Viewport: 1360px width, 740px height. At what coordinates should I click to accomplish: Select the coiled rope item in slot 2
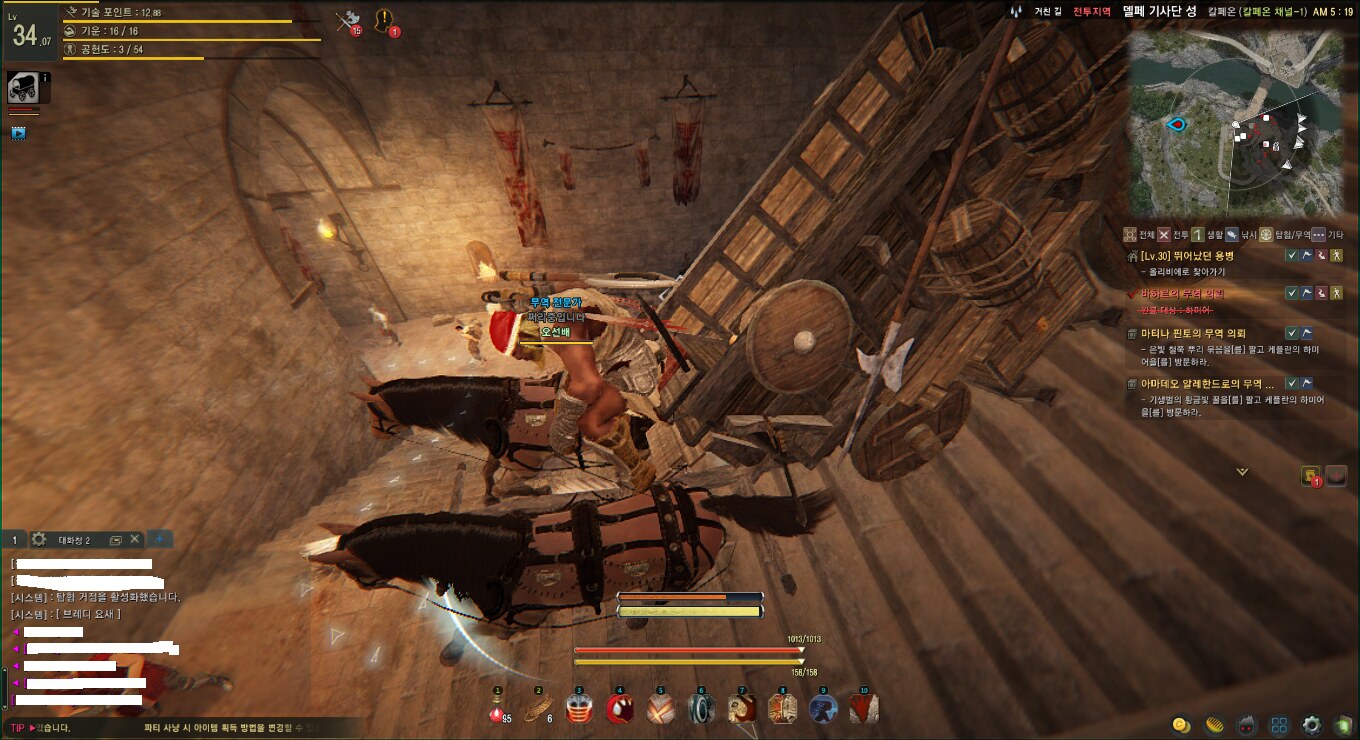coord(538,709)
